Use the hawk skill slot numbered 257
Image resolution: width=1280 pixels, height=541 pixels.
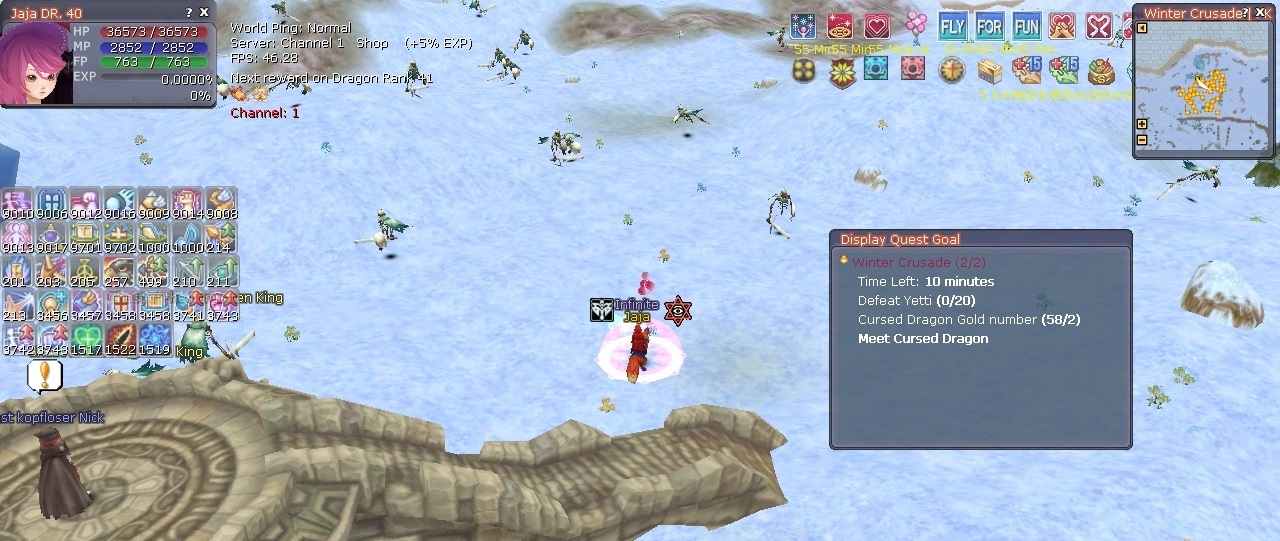click(119, 269)
